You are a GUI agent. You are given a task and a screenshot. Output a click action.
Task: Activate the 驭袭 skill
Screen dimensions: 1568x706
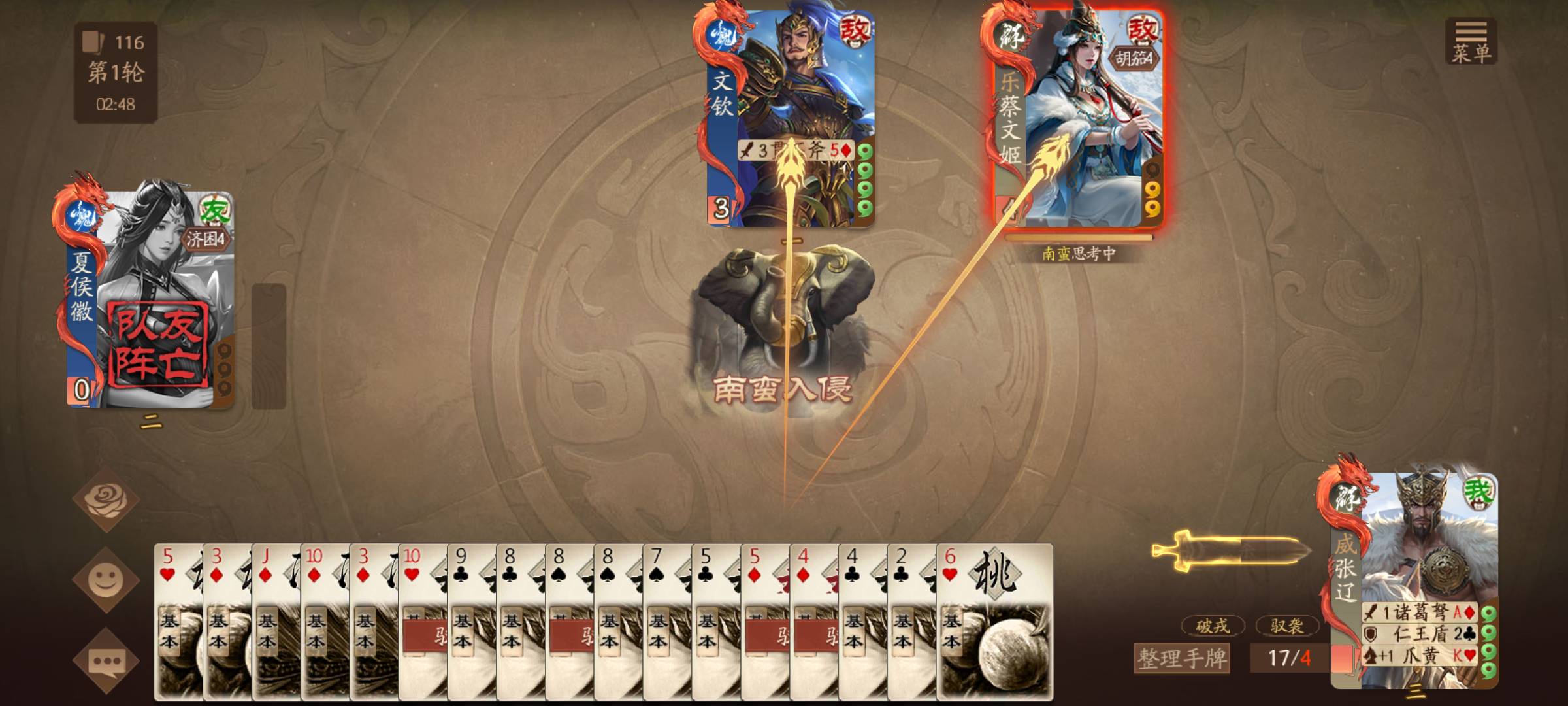1286,626
